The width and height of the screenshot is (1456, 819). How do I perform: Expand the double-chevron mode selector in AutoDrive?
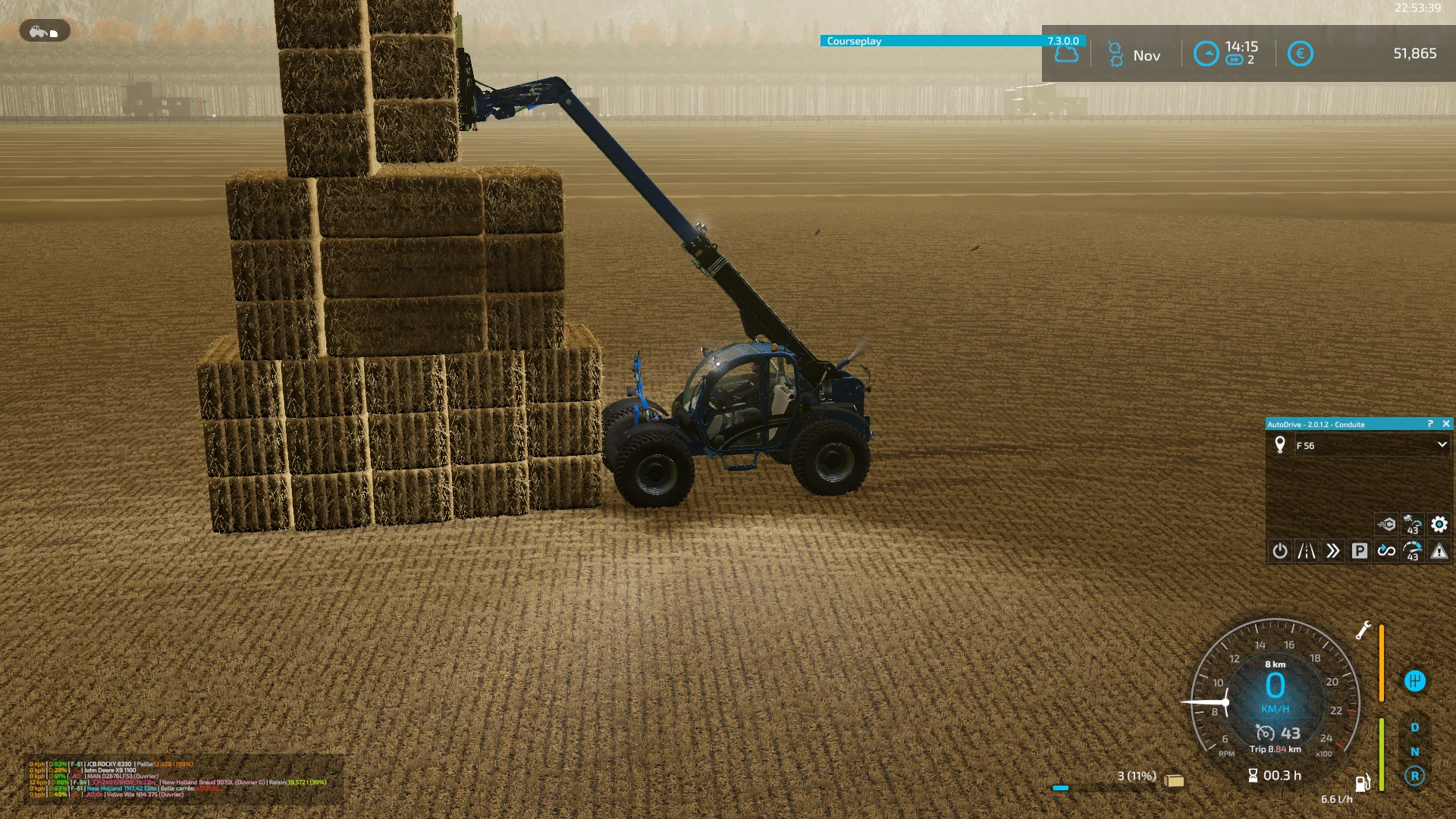tap(1334, 551)
